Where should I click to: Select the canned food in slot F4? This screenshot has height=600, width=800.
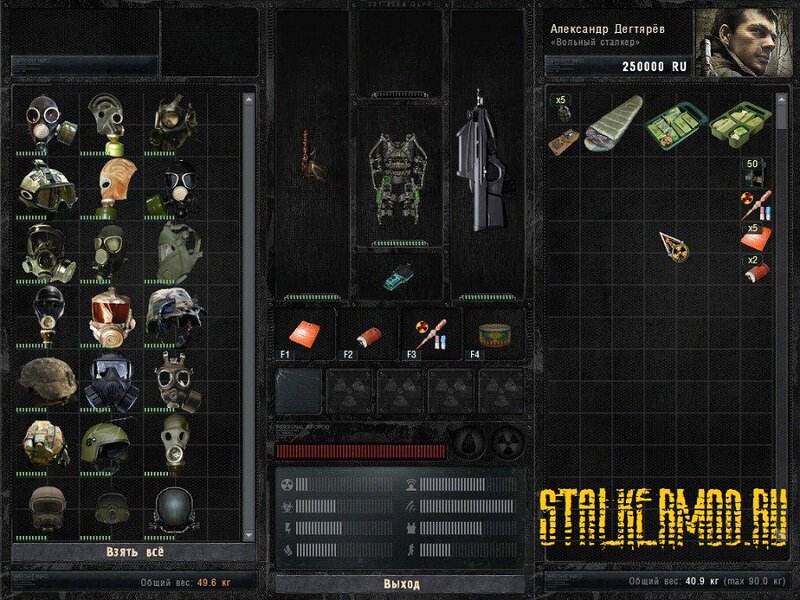pos(492,334)
